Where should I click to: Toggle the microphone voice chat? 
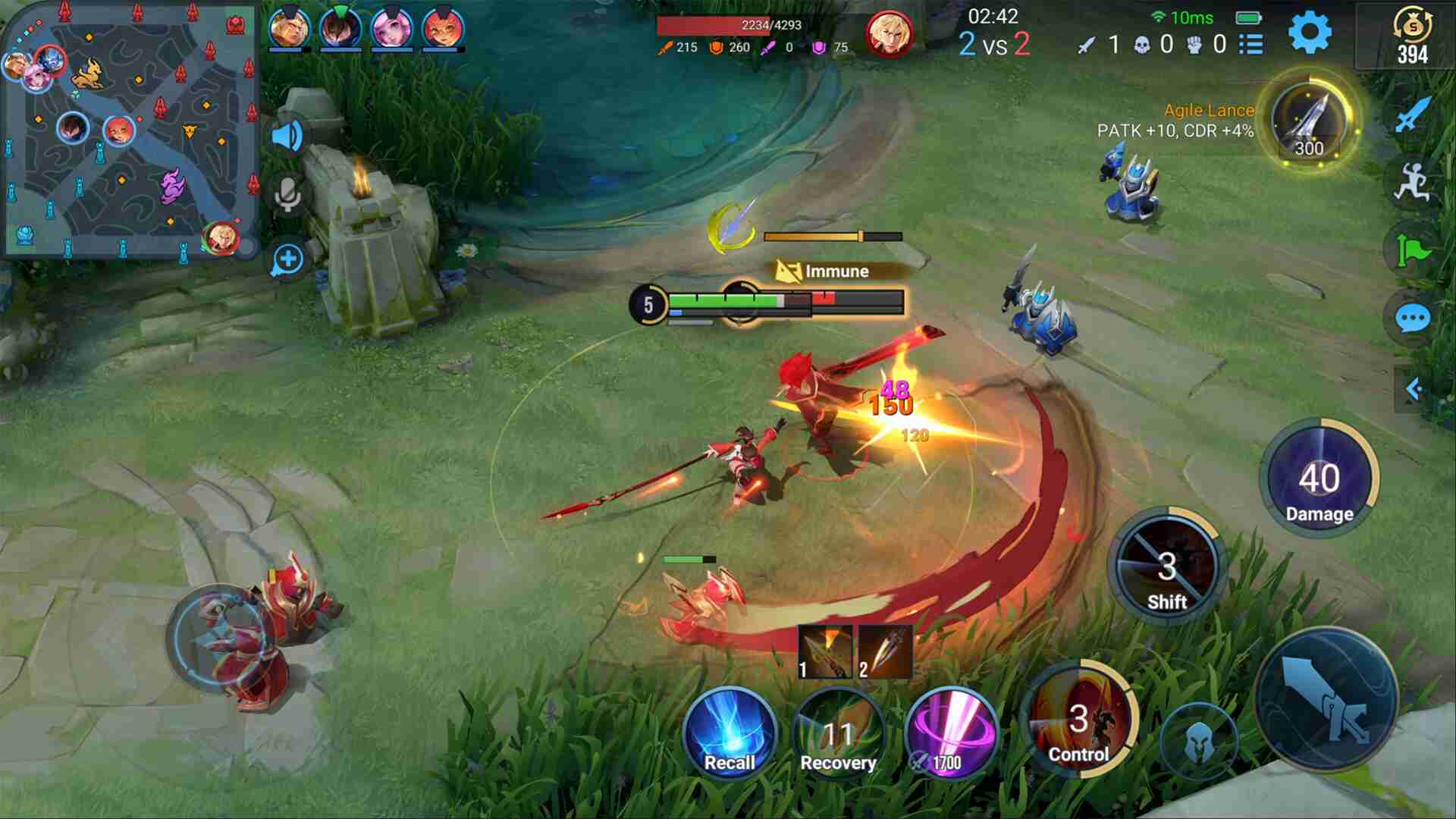[287, 196]
